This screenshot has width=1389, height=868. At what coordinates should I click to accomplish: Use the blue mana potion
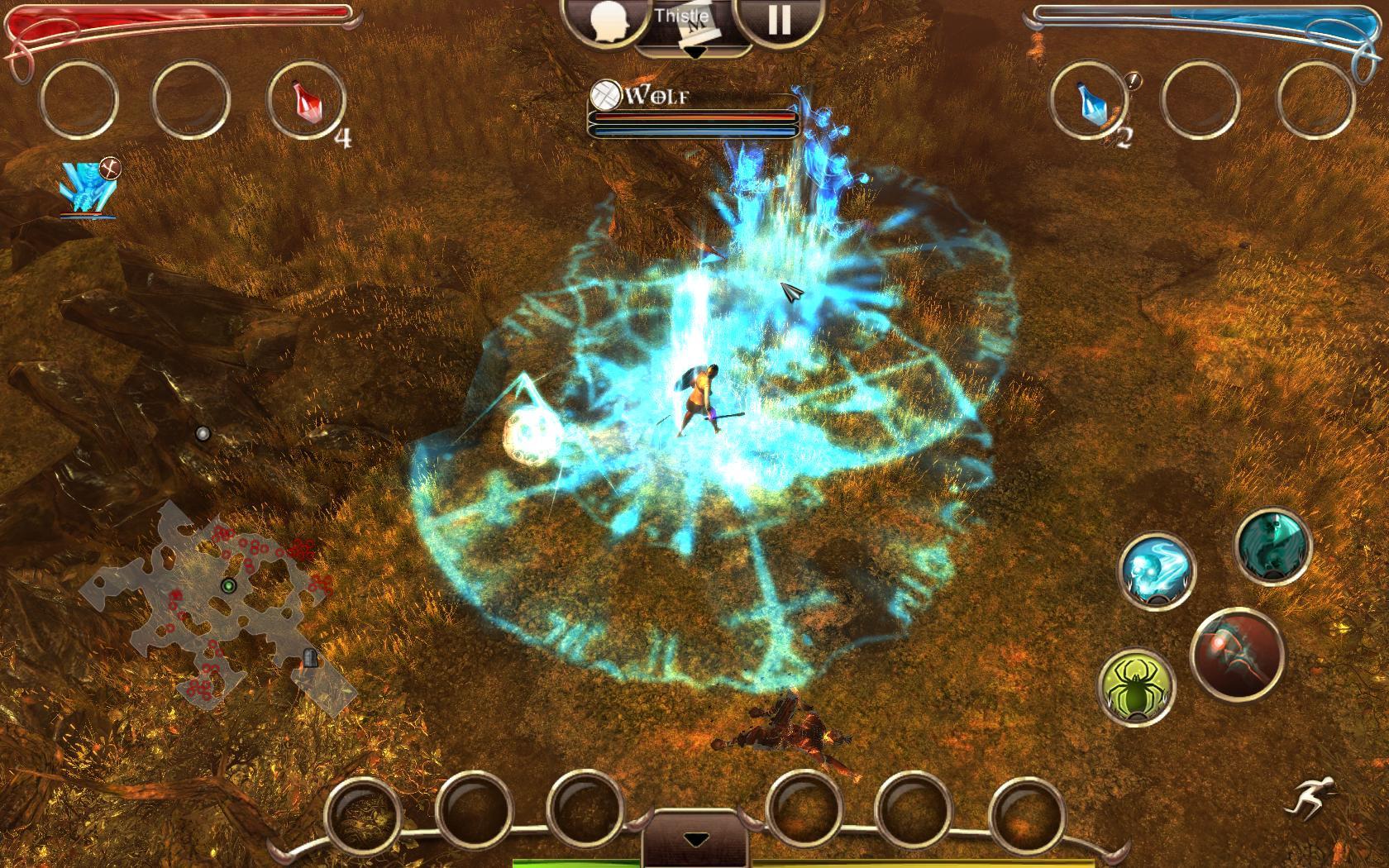point(1088,102)
